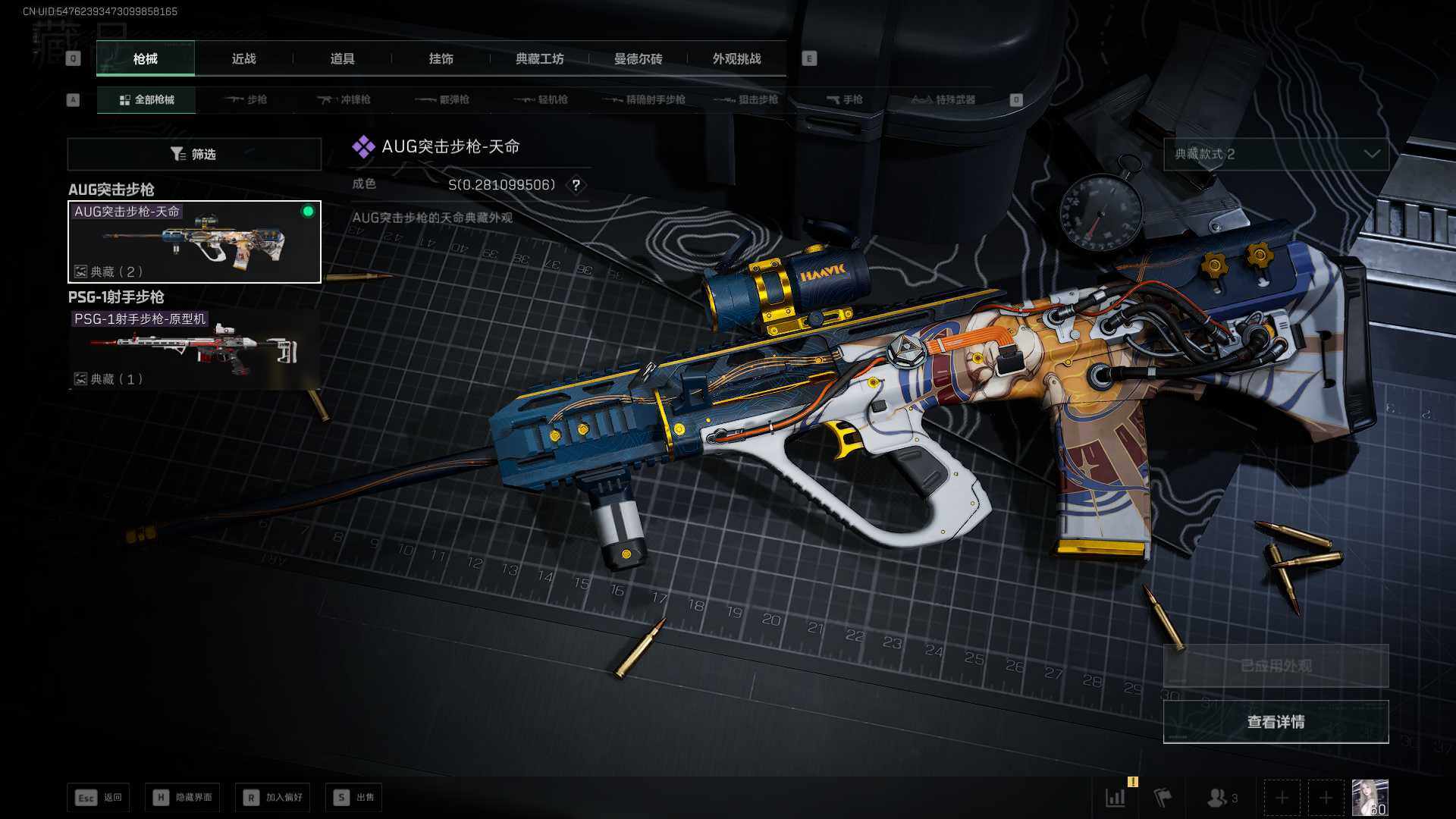Toggle 隐藏界面 to hide the interface

click(183, 797)
